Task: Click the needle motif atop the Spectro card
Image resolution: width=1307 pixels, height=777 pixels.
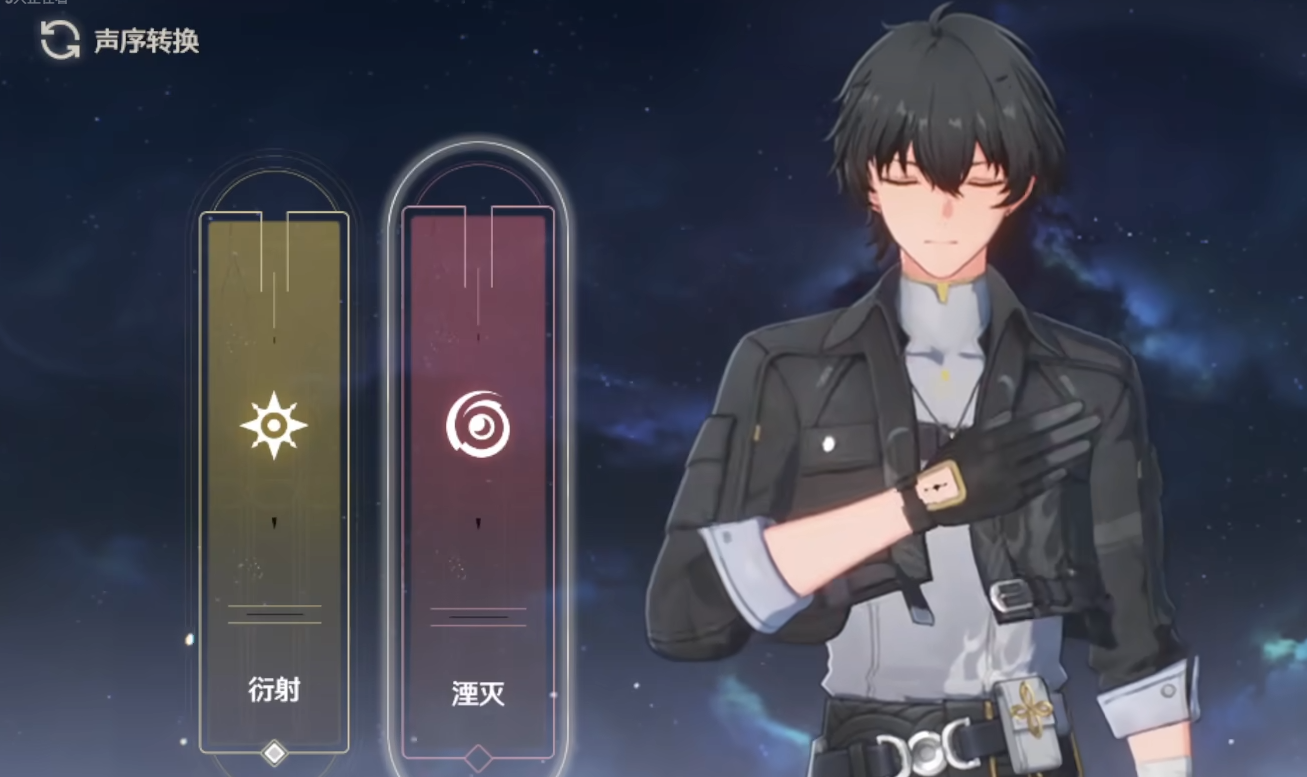Action: [272, 270]
